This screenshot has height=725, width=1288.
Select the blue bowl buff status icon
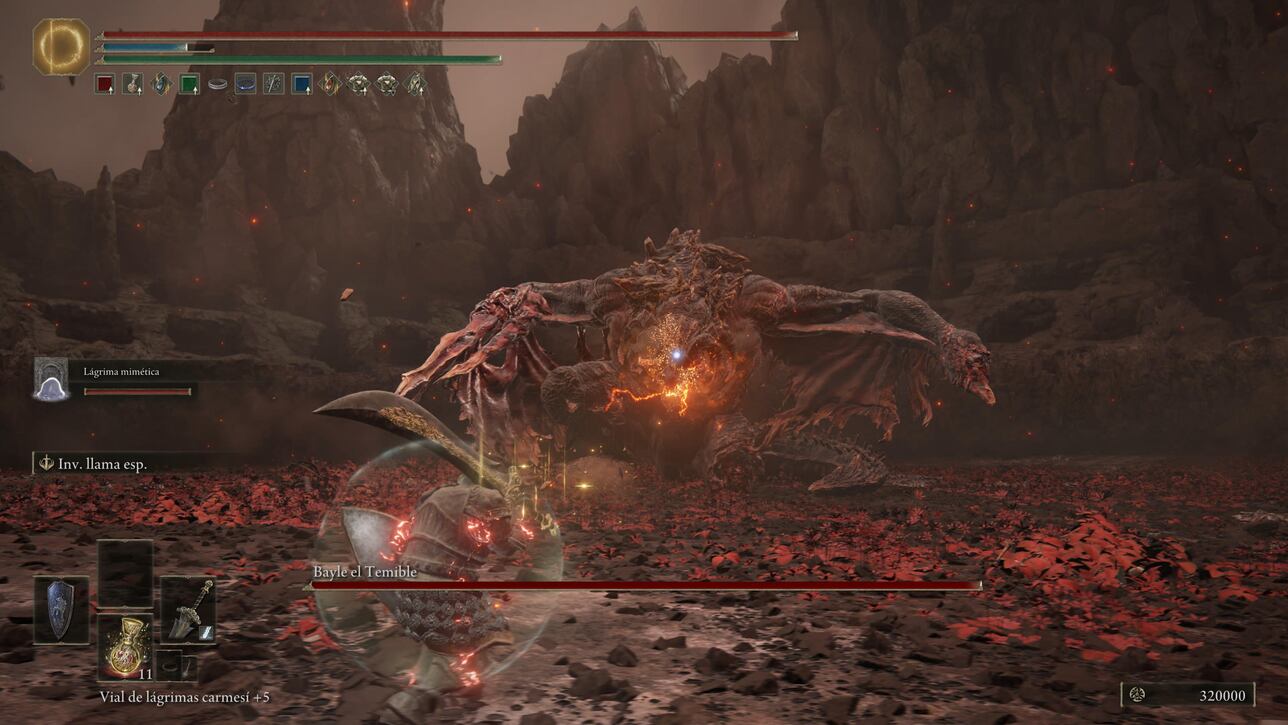point(246,84)
